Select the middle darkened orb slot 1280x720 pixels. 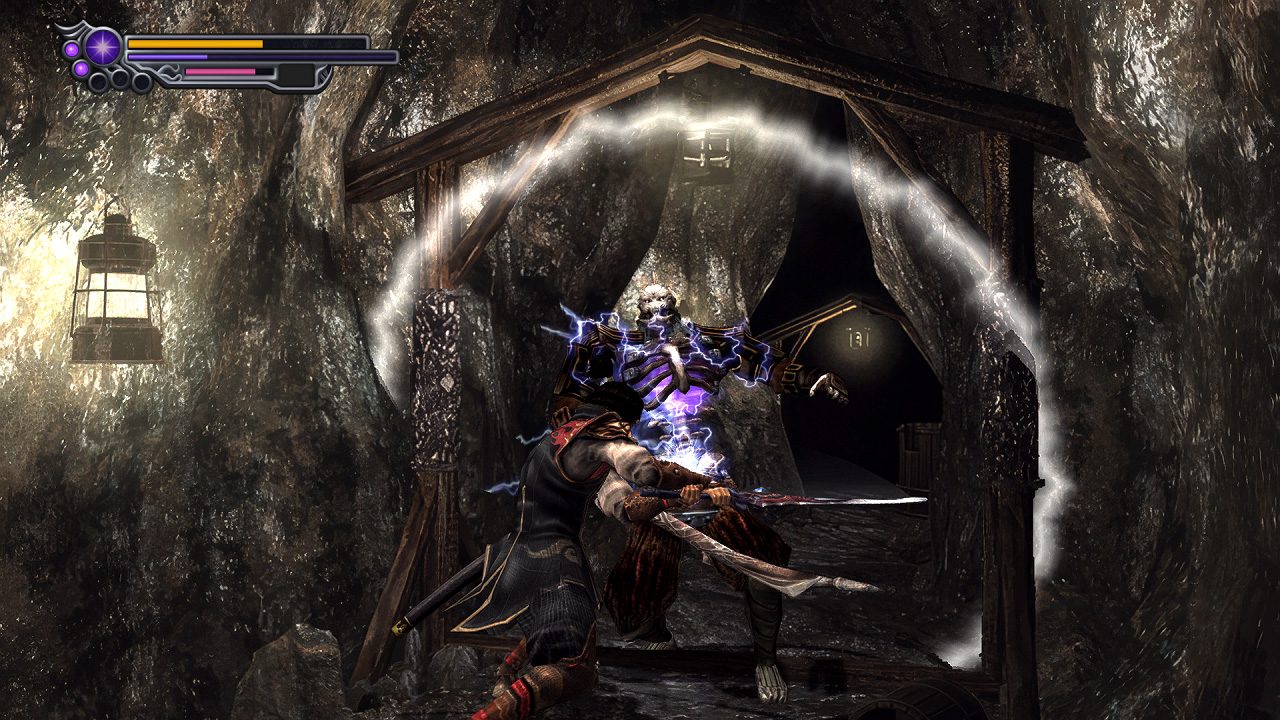pyautogui.click(x=119, y=77)
